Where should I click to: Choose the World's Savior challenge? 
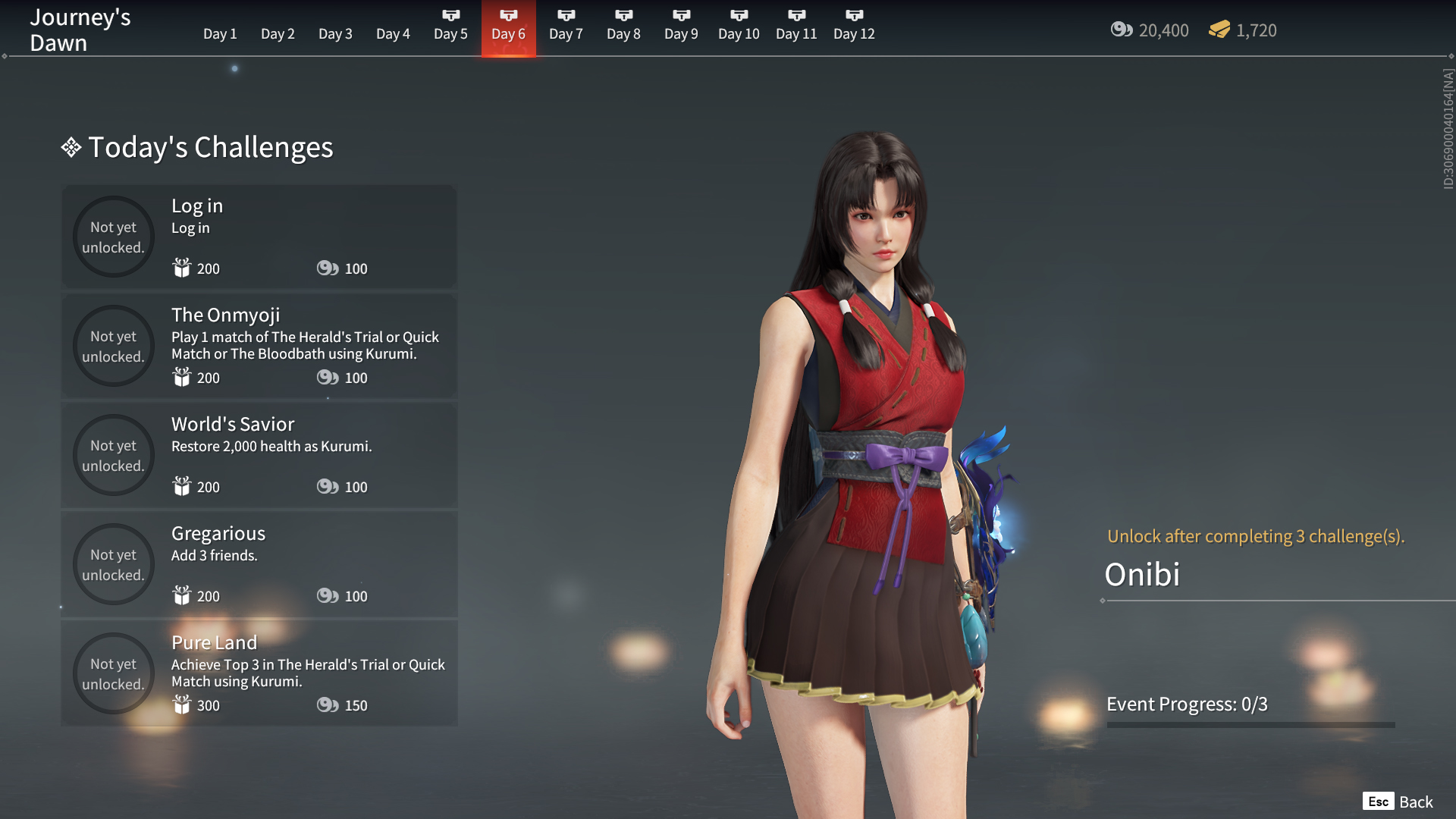click(x=259, y=455)
